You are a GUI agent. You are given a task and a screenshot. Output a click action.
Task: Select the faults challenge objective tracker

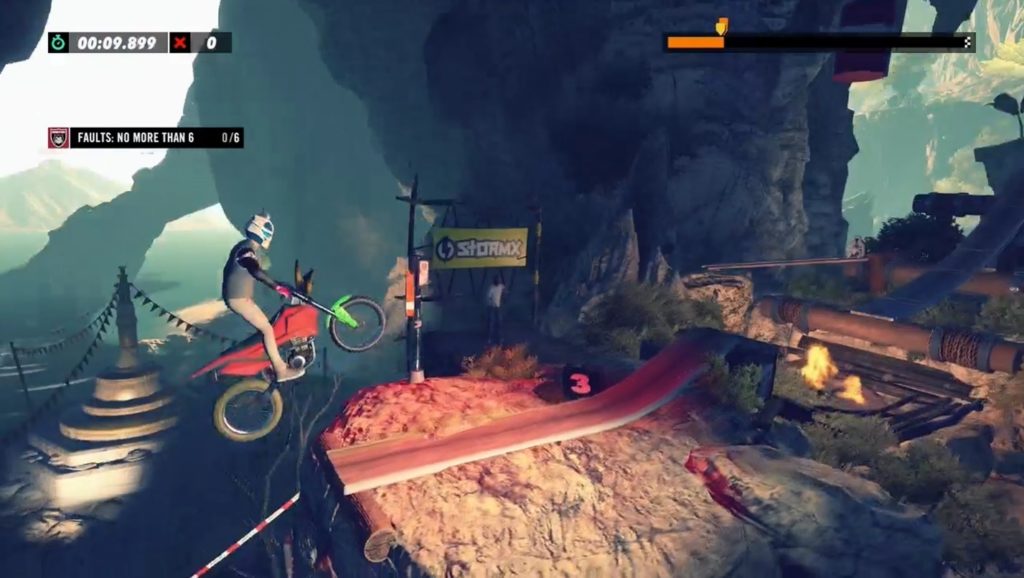[x=146, y=138]
